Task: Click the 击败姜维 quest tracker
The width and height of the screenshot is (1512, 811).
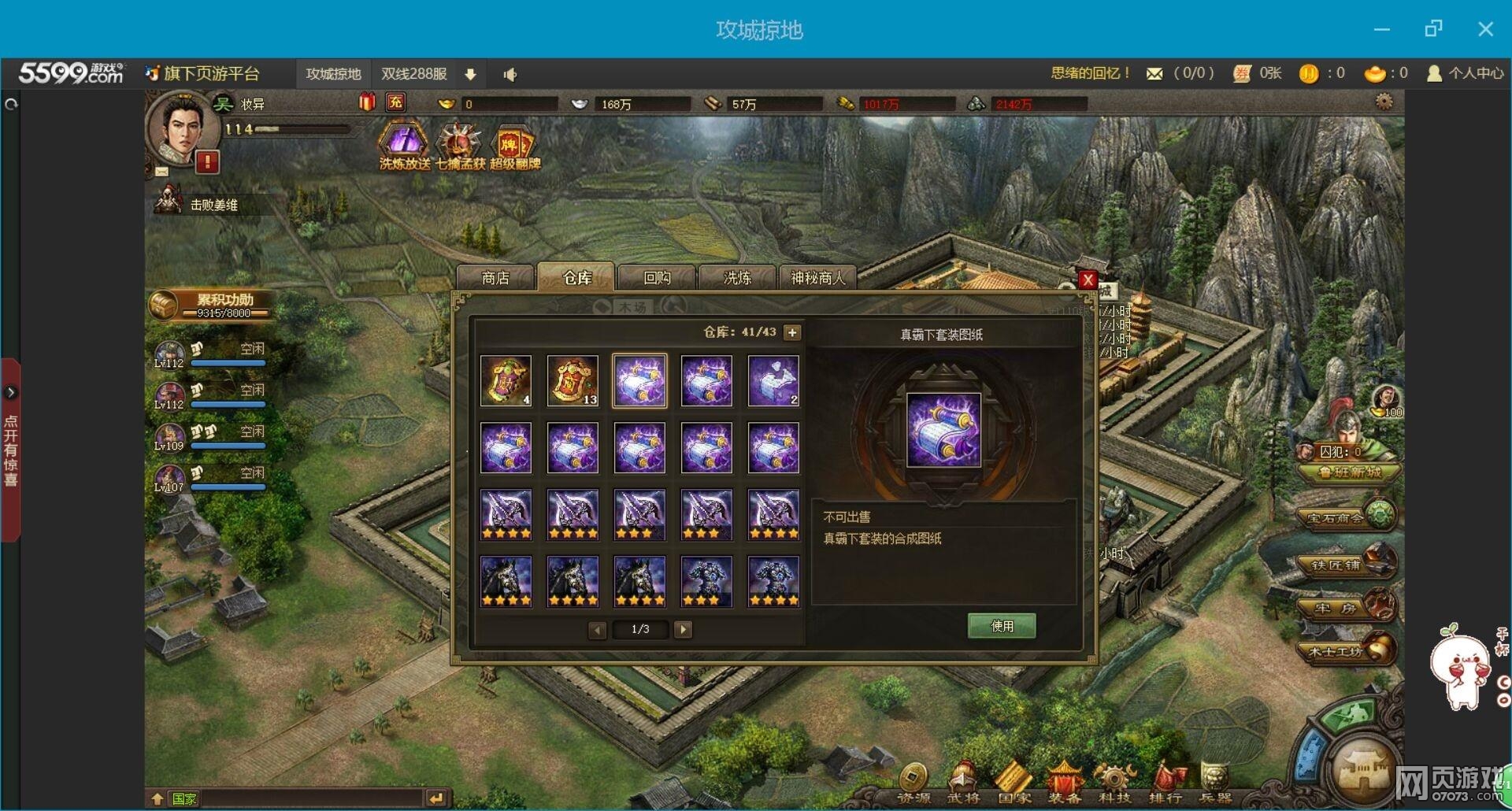Action: click(x=213, y=205)
